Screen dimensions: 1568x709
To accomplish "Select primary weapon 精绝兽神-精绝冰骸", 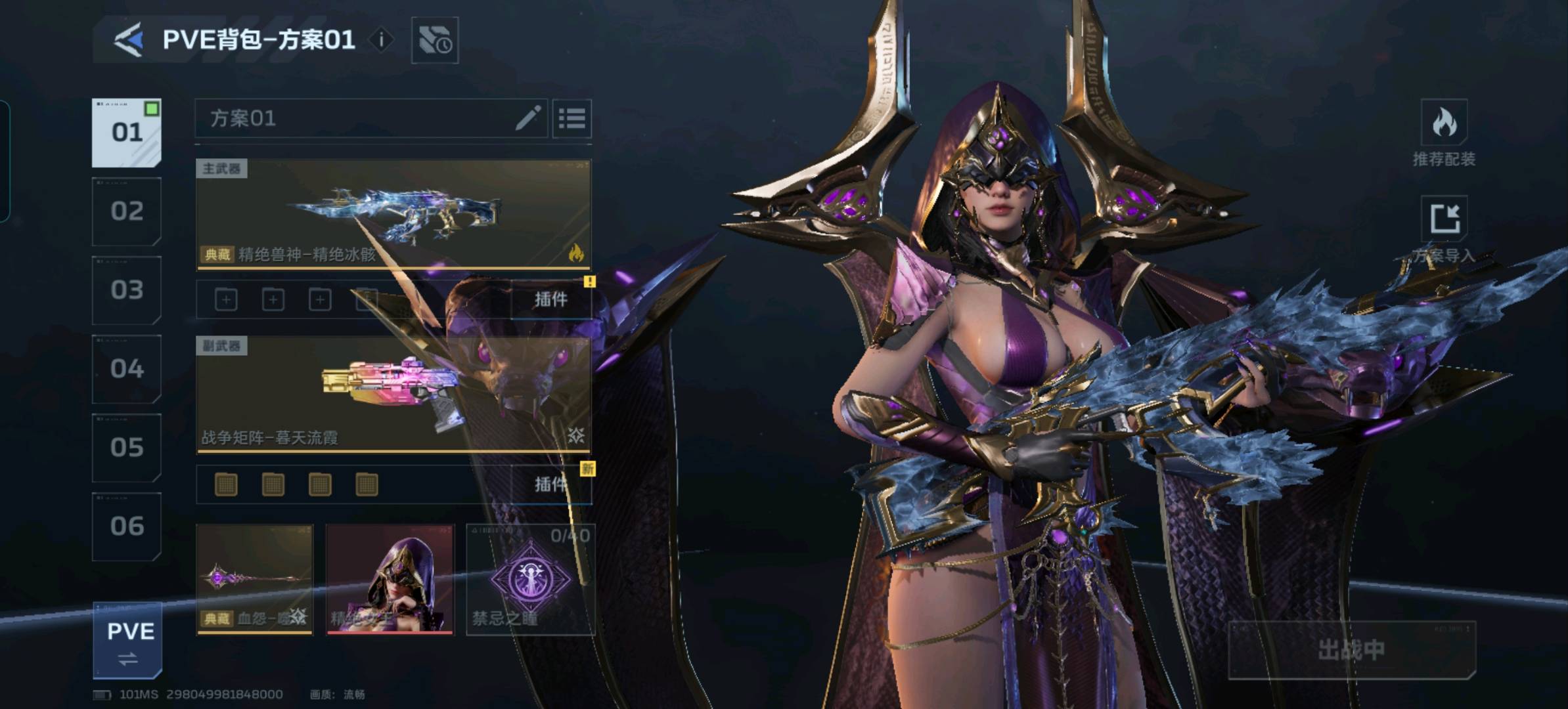I will tap(393, 214).
